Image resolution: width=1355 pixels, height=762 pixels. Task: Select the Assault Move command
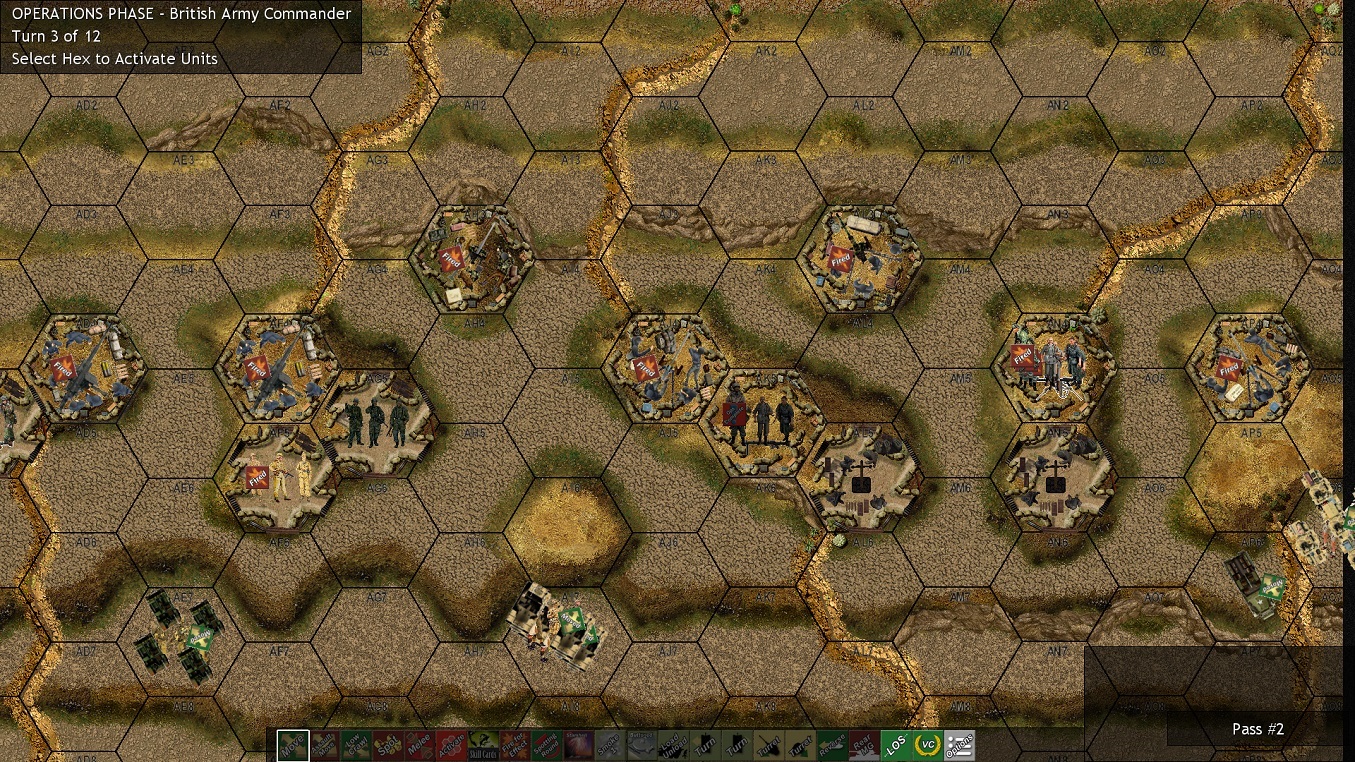(x=324, y=744)
